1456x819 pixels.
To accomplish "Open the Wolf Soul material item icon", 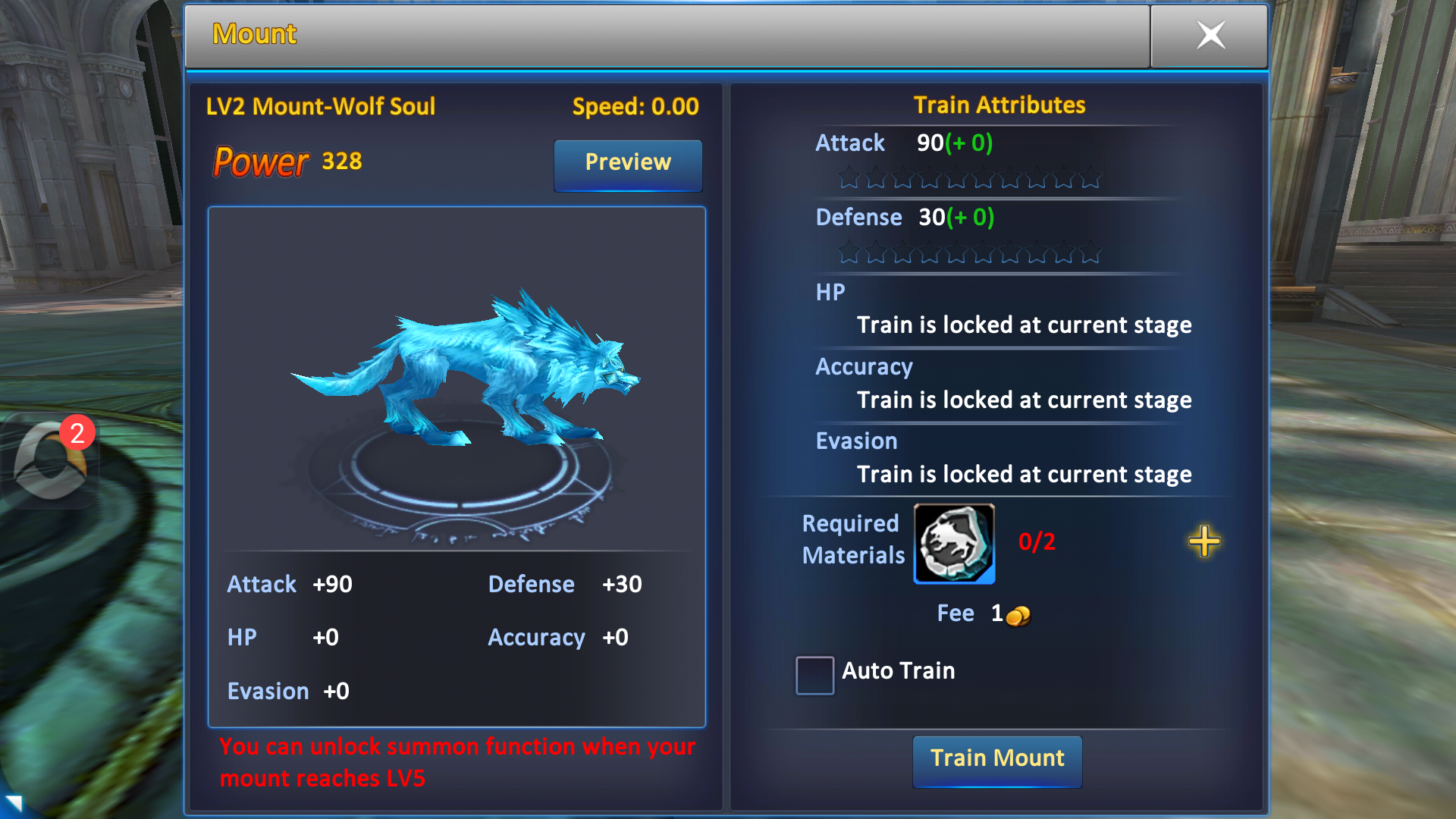I will pyautogui.click(x=954, y=544).
